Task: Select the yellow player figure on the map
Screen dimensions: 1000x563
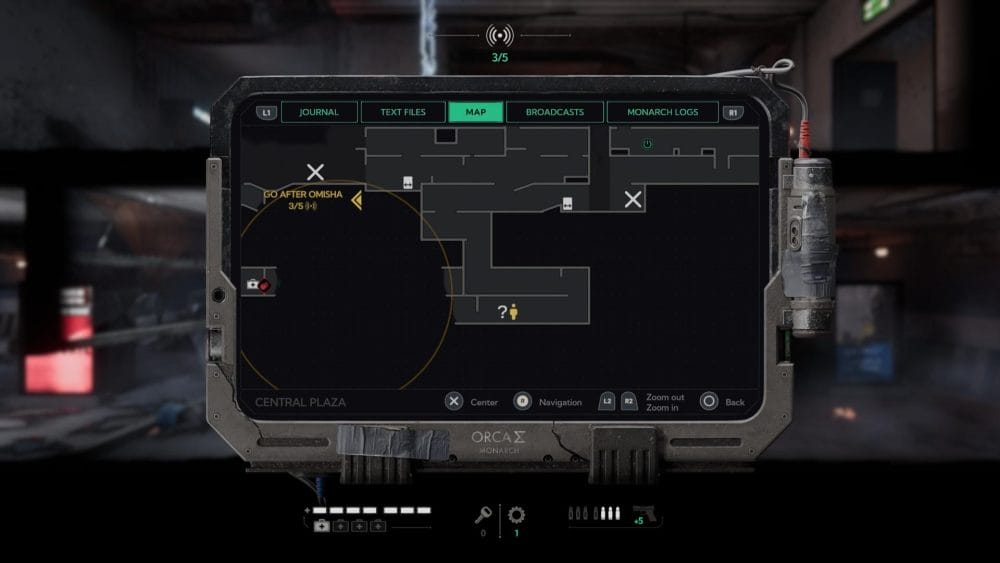Action: (x=514, y=312)
